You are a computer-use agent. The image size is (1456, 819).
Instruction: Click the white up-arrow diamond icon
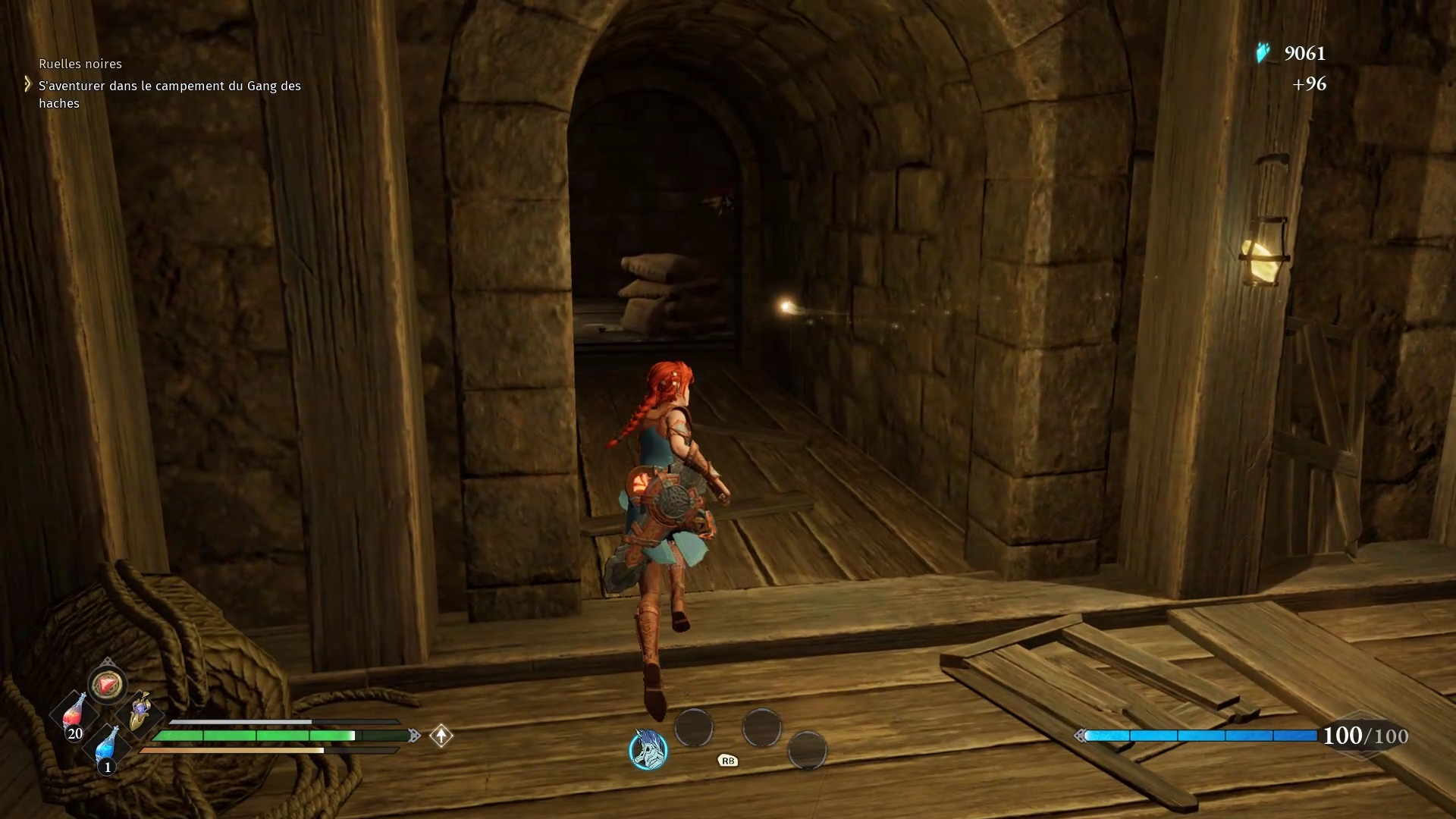click(441, 736)
